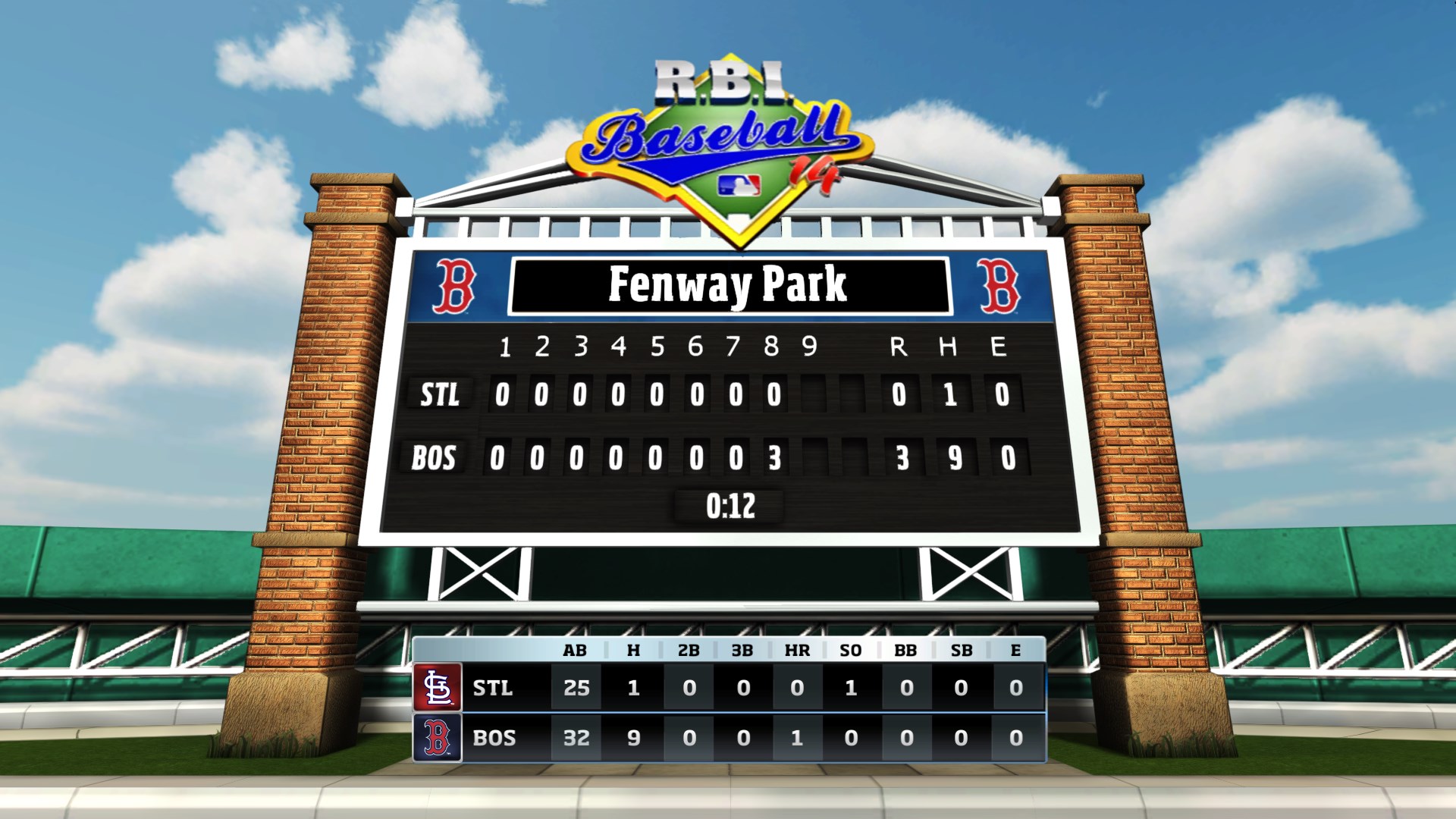1456x819 pixels.
Task: Select the AB column header
Action: point(576,650)
